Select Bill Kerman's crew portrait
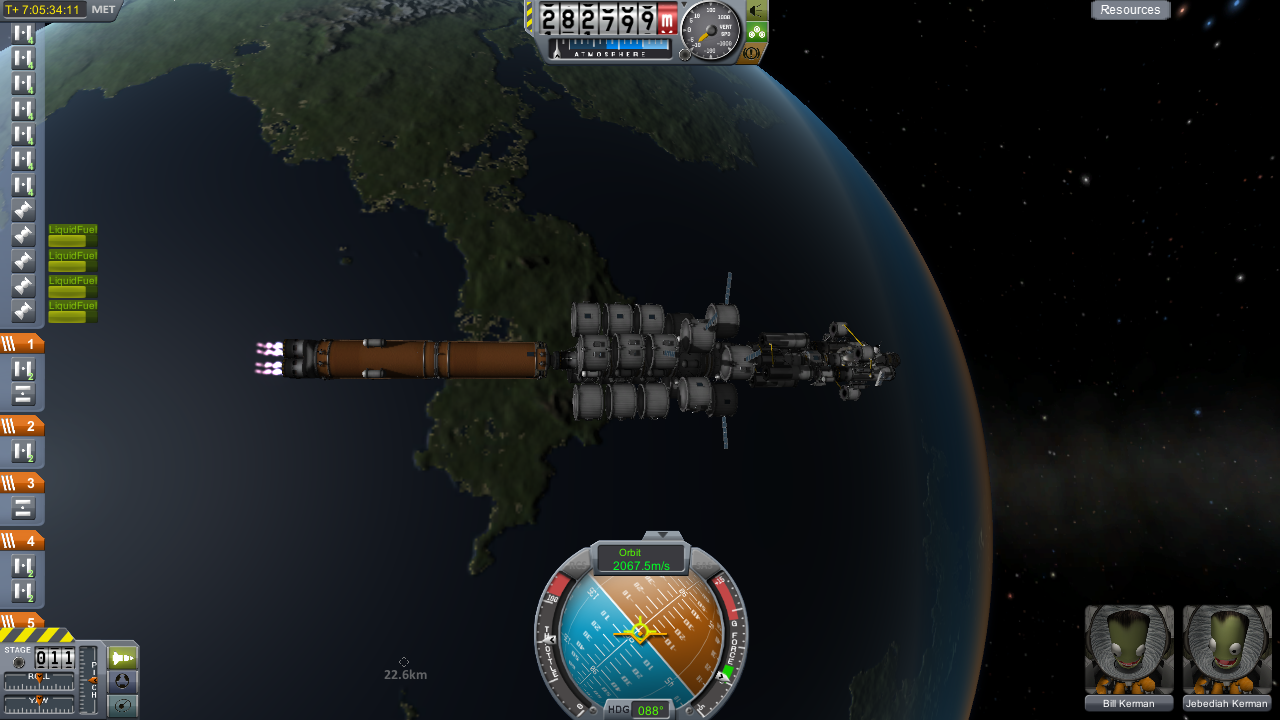This screenshot has height=720, width=1280. (1129, 650)
